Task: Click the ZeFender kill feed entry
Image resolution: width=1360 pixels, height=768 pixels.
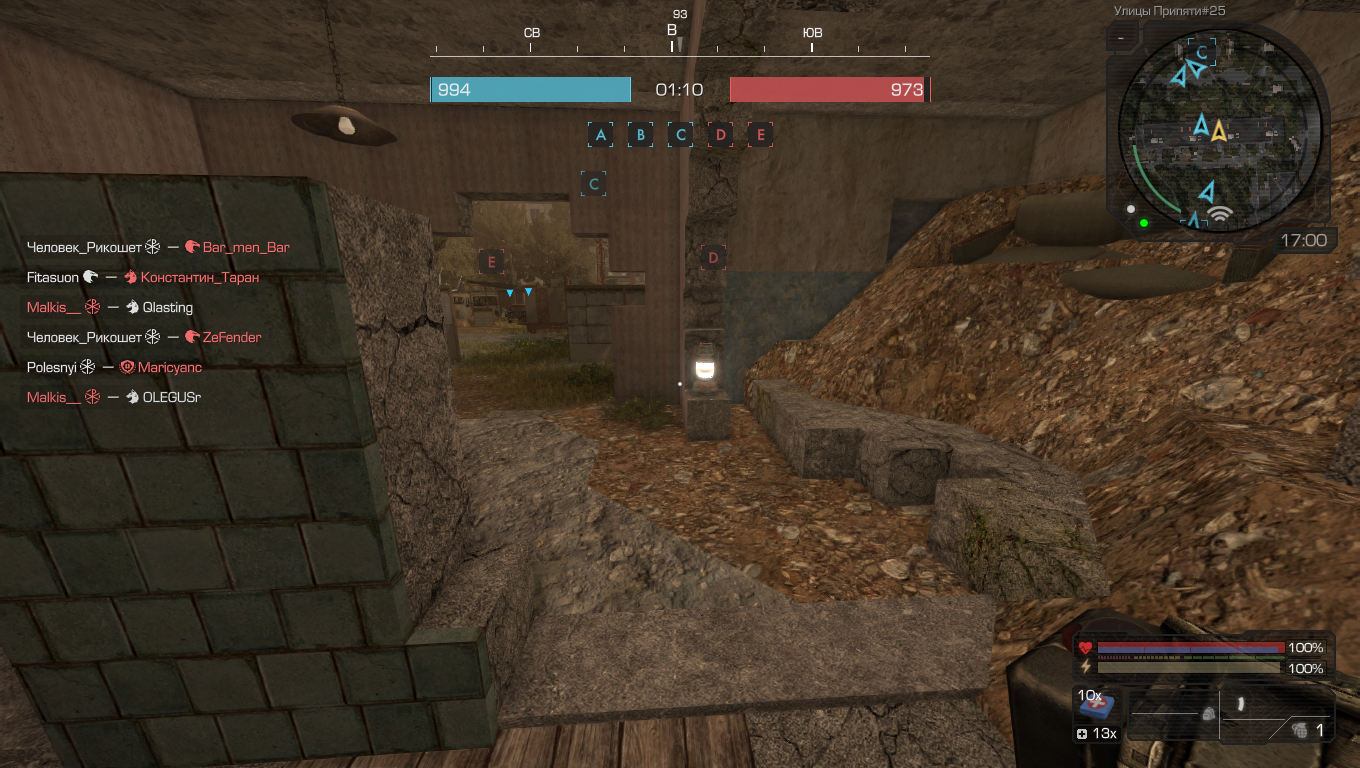Action: pos(231,337)
